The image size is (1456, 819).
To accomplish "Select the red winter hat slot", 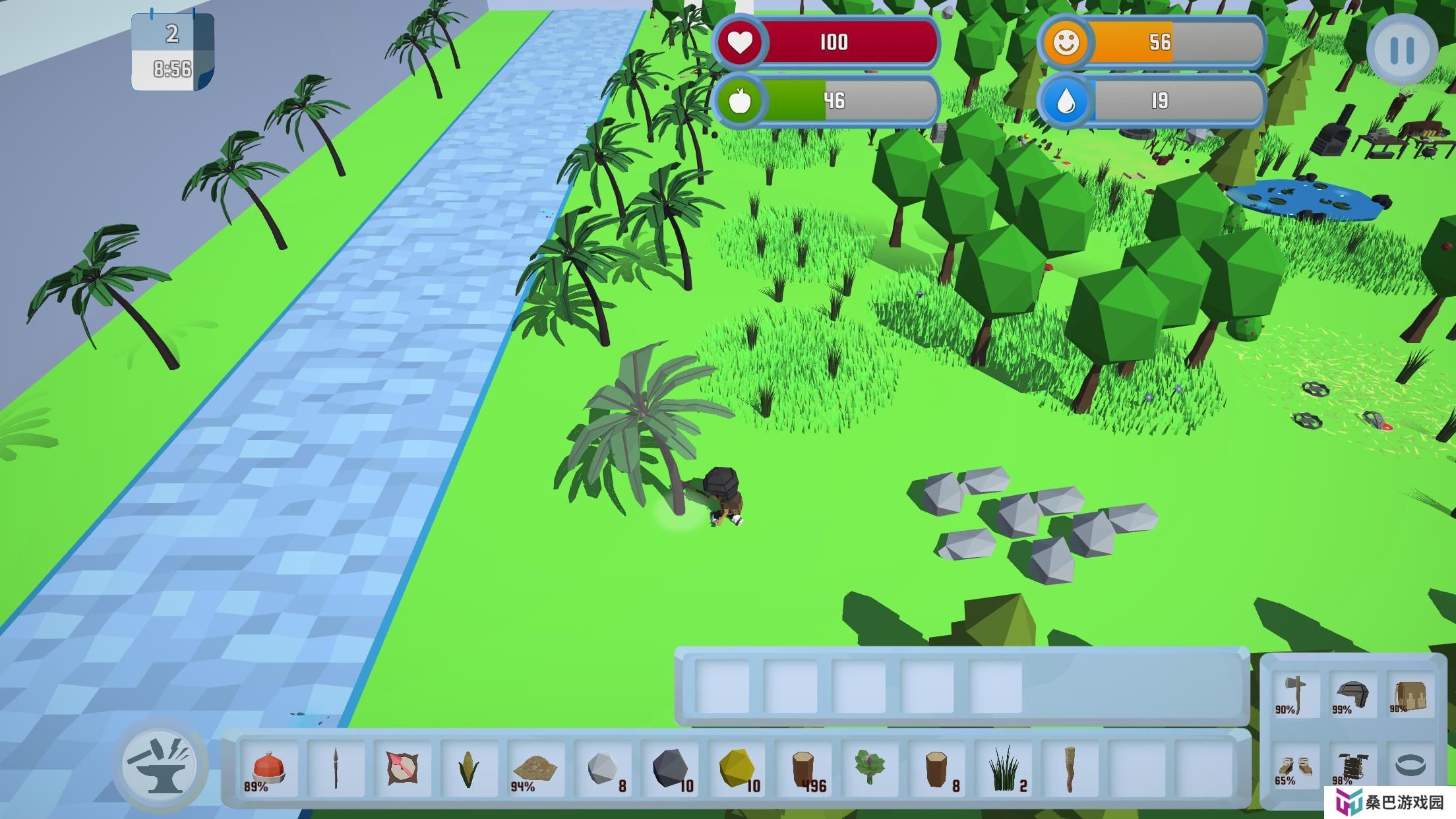I will pyautogui.click(x=268, y=768).
